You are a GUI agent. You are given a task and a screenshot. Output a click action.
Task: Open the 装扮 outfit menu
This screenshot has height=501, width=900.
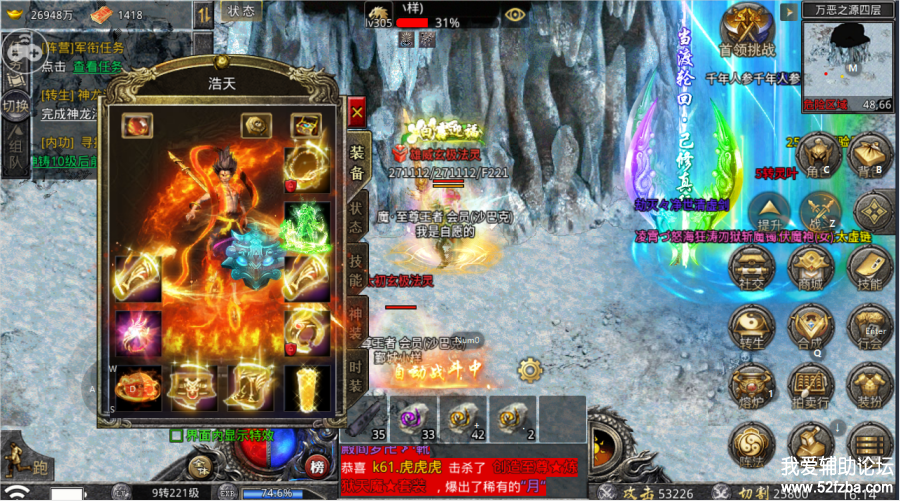pos(868,385)
